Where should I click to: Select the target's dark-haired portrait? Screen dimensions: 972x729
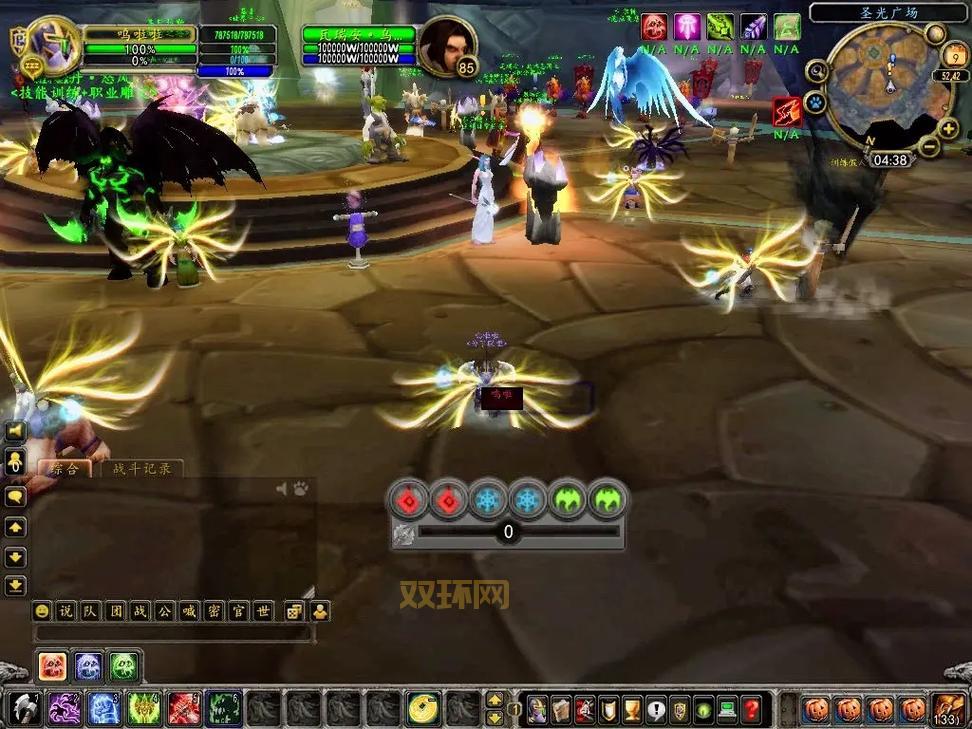click(446, 42)
